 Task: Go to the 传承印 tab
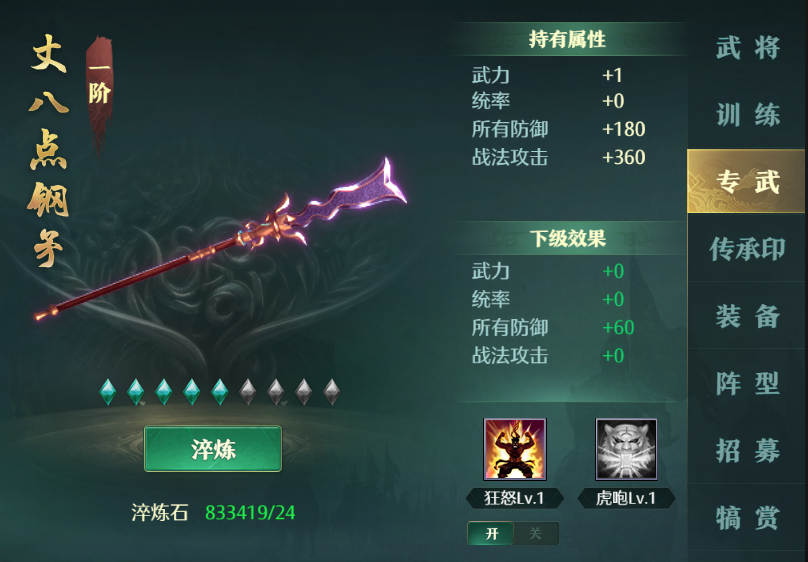747,248
